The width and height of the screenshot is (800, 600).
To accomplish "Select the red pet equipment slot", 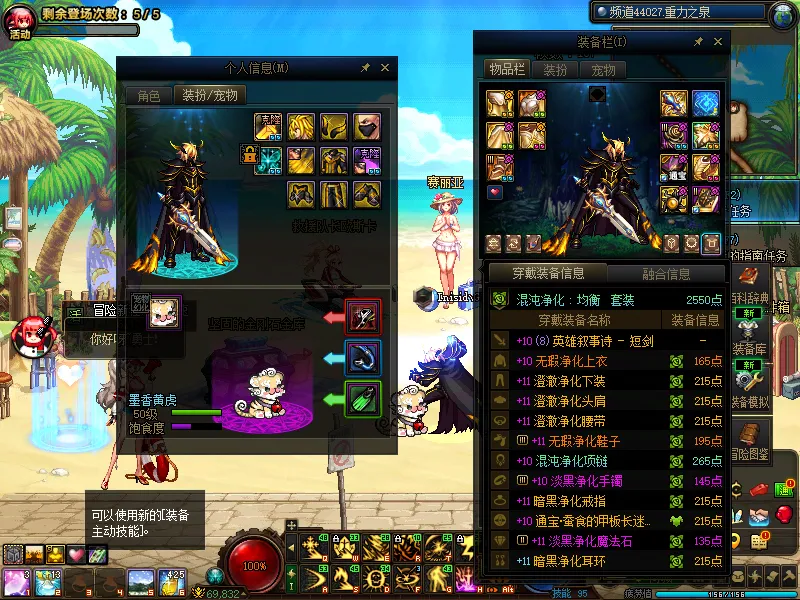I will [x=362, y=316].
